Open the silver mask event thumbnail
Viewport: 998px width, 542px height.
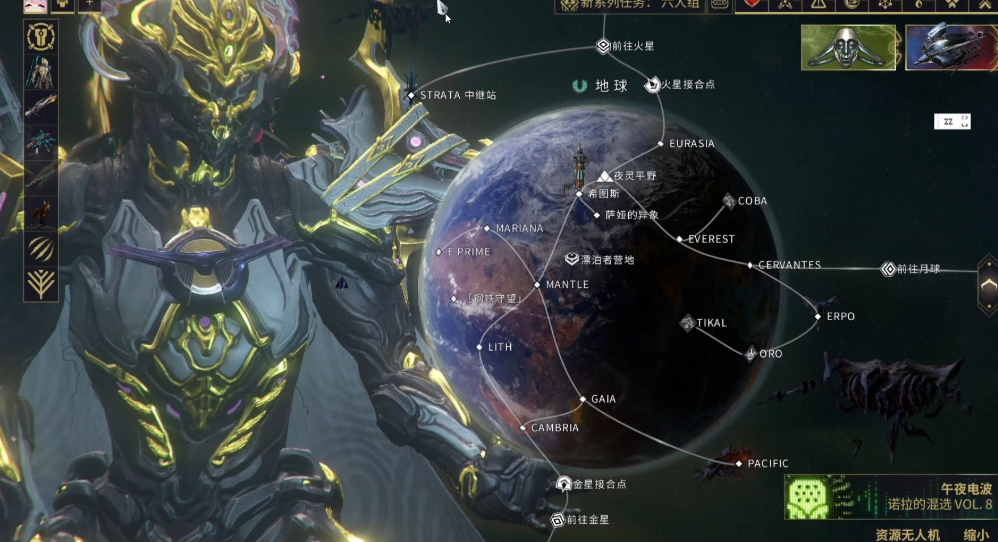pyautogui.click(x=848, y=48)
